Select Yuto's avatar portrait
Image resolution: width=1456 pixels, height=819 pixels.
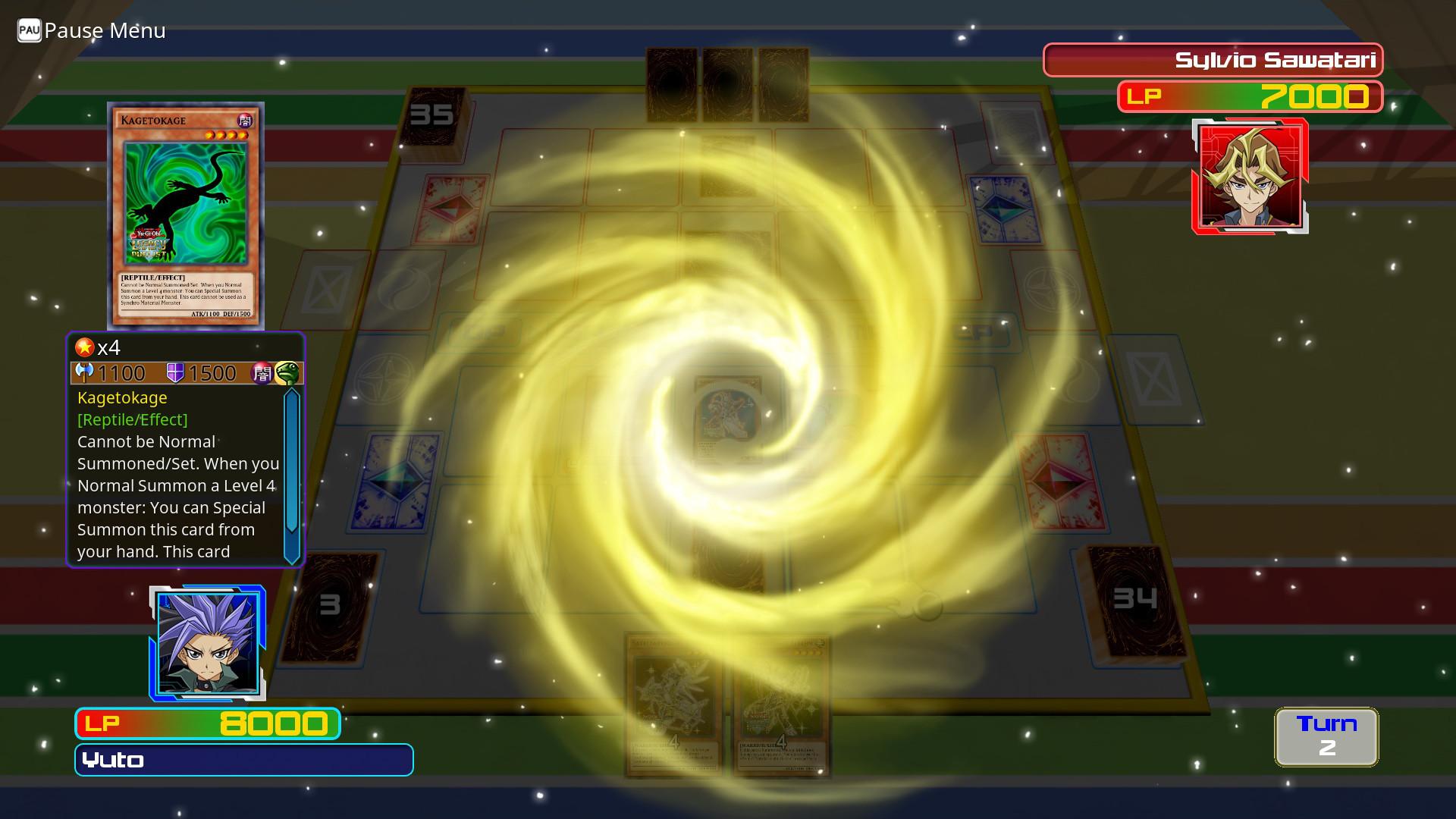click(206, 642)
